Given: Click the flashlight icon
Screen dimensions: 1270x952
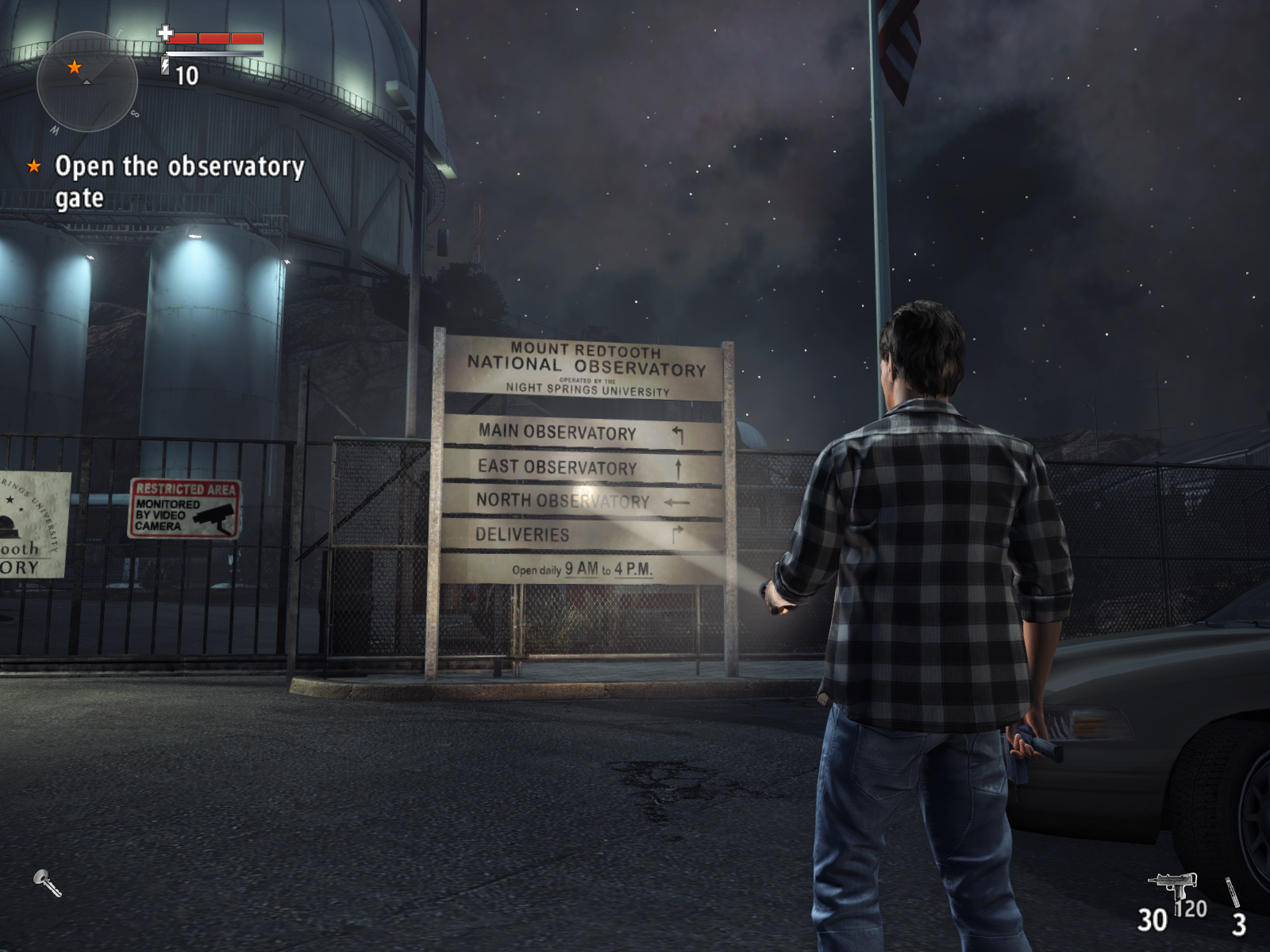Looking at the screenshot, I should tap(47, 882).
